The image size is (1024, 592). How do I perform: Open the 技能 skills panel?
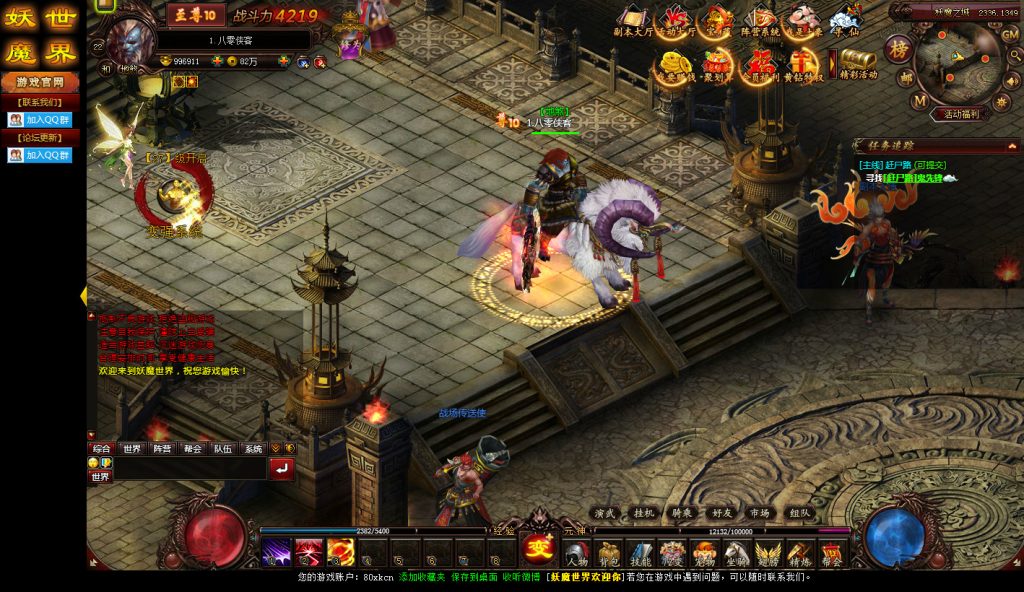640,553
